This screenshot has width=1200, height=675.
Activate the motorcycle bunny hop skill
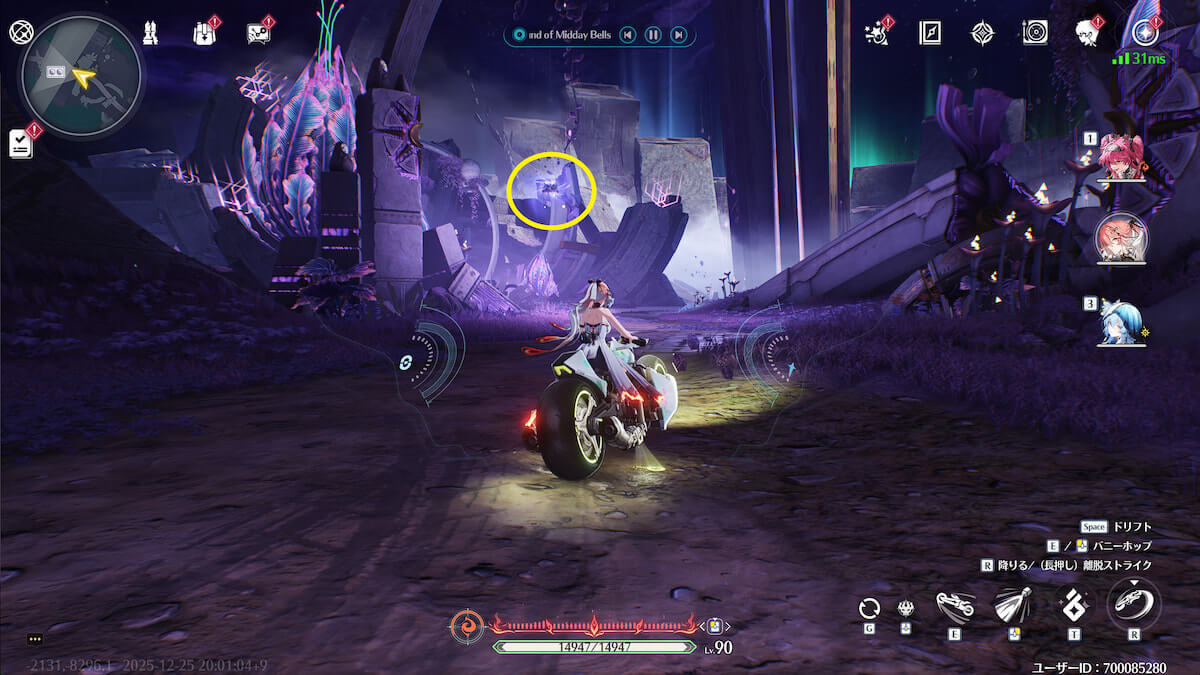(x=955, y=603)
